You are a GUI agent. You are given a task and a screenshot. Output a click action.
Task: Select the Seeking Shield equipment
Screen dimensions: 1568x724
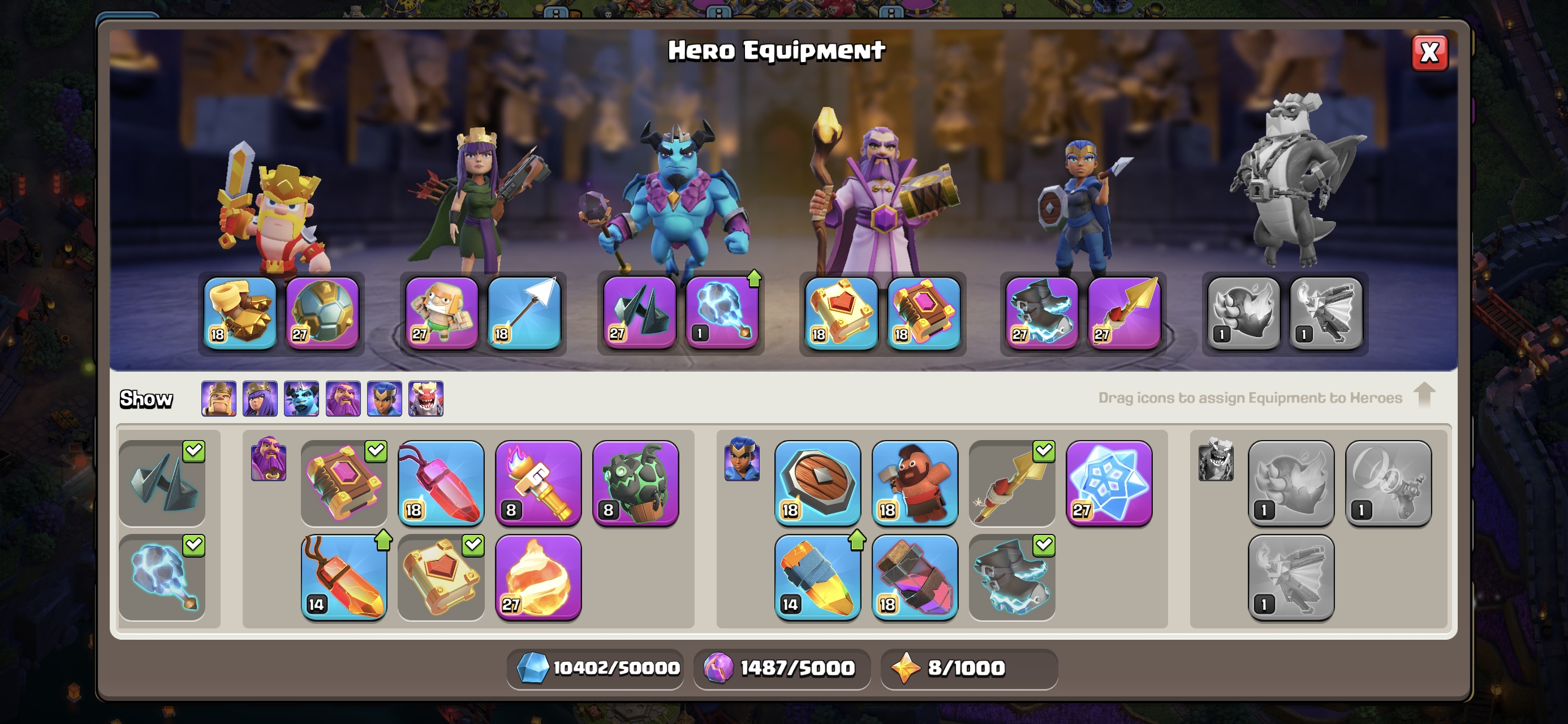817,484
